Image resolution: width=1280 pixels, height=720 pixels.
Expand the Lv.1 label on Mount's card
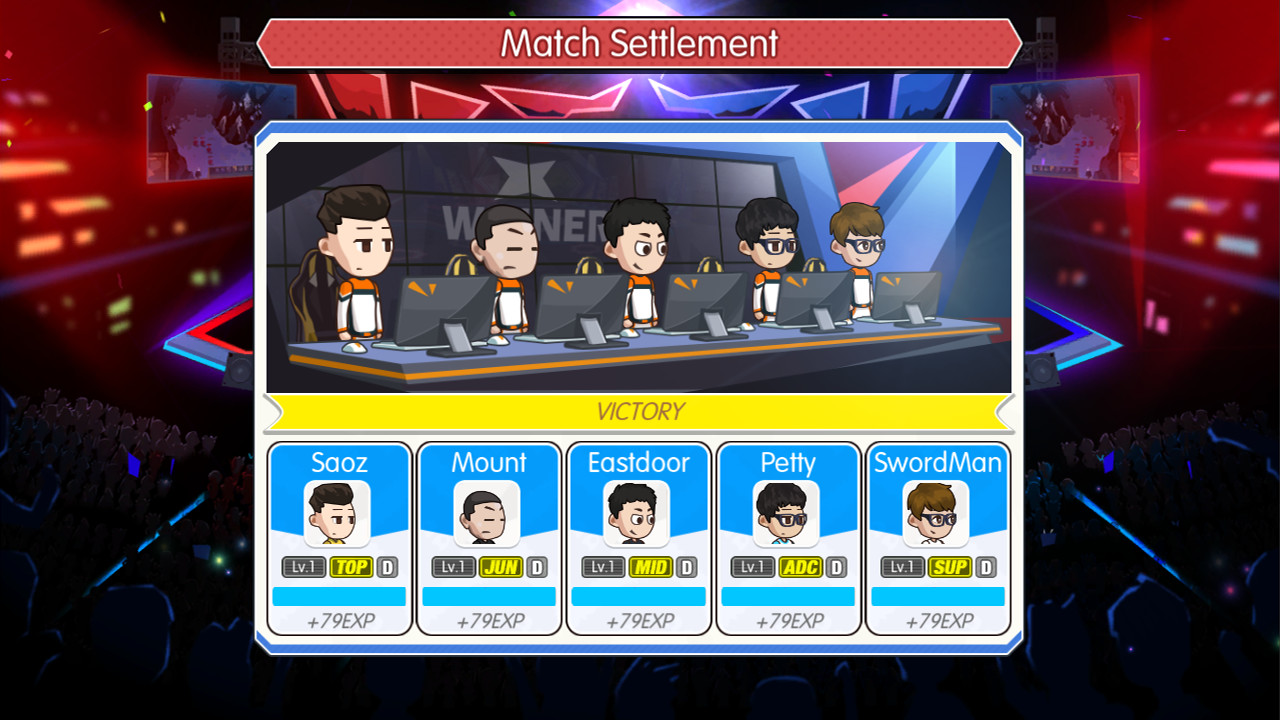pos(452,566)
